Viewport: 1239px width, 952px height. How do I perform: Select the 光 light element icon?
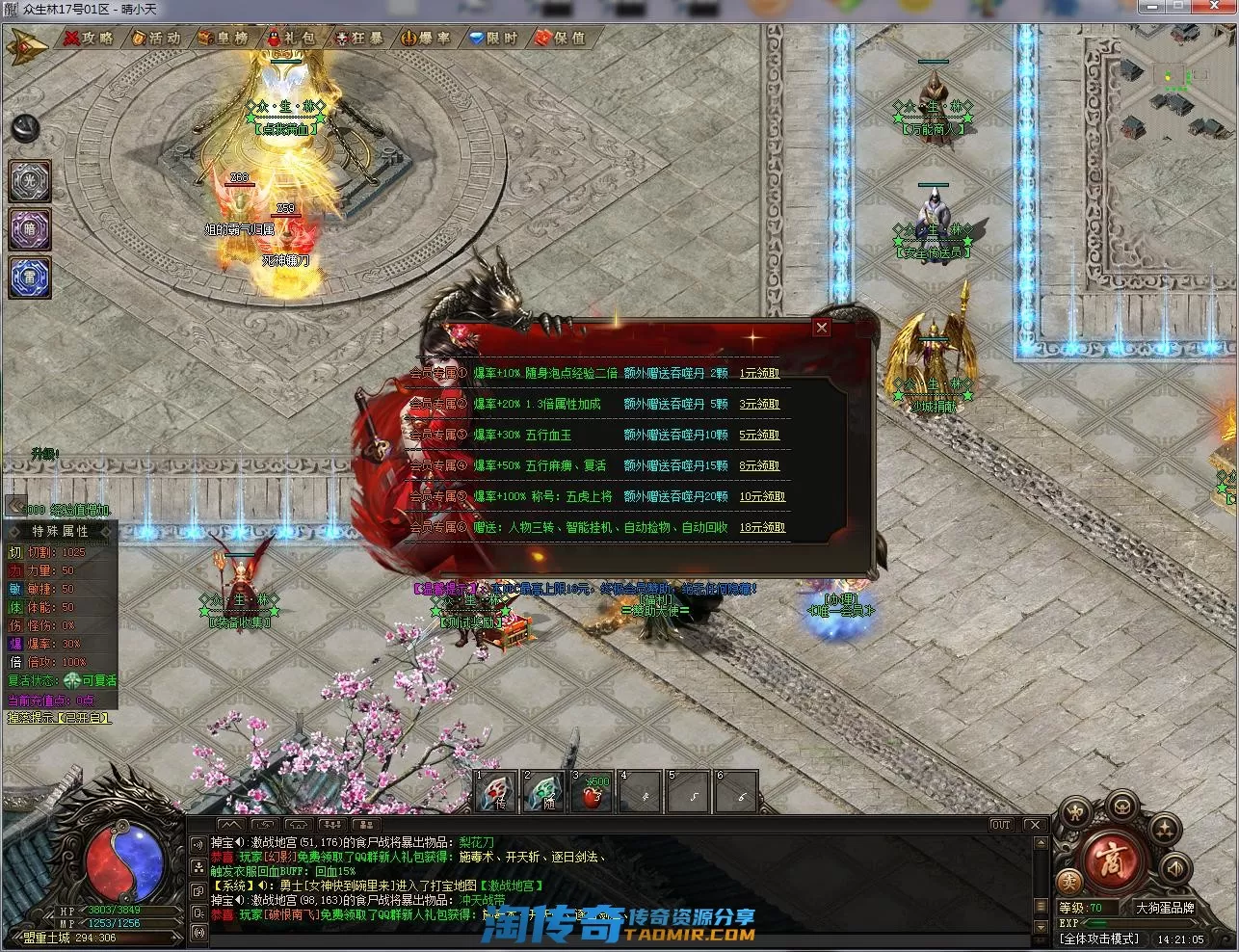[x=29, y=181]
